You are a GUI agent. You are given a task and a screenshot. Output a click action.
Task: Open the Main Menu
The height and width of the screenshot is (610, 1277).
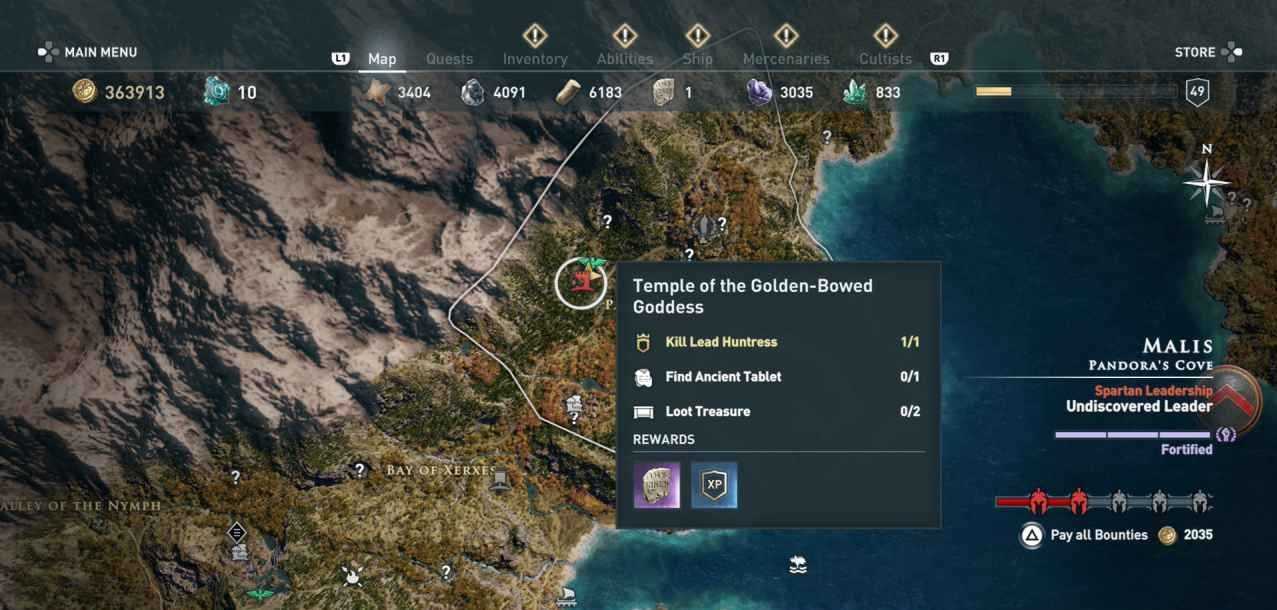click(x=88, y=52)
